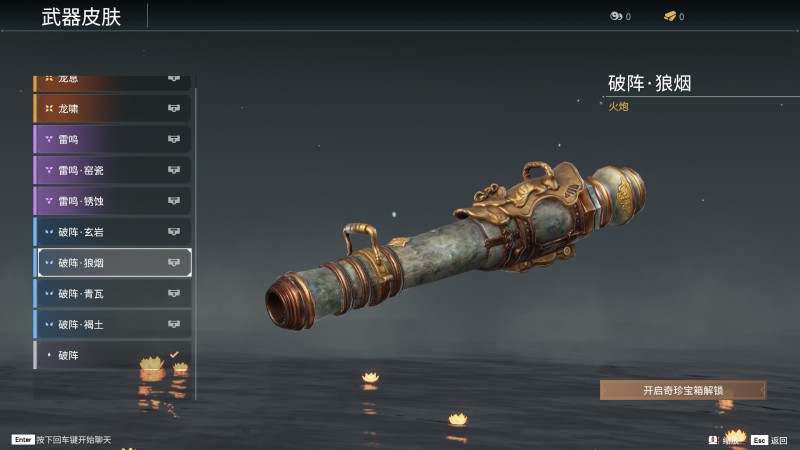
Task: Select the 破阵·玄岩 skin
Action: click(x=112, y=232)
